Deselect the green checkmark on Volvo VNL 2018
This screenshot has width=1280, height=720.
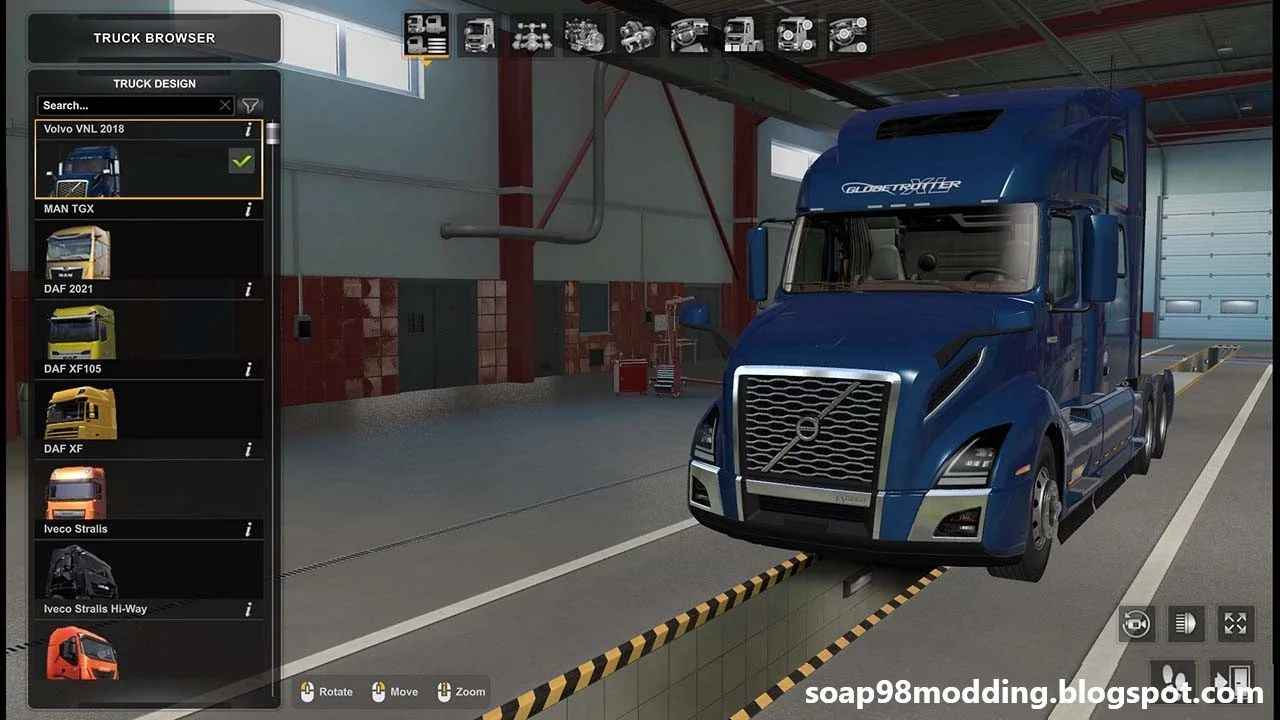[x=241, y=160]
